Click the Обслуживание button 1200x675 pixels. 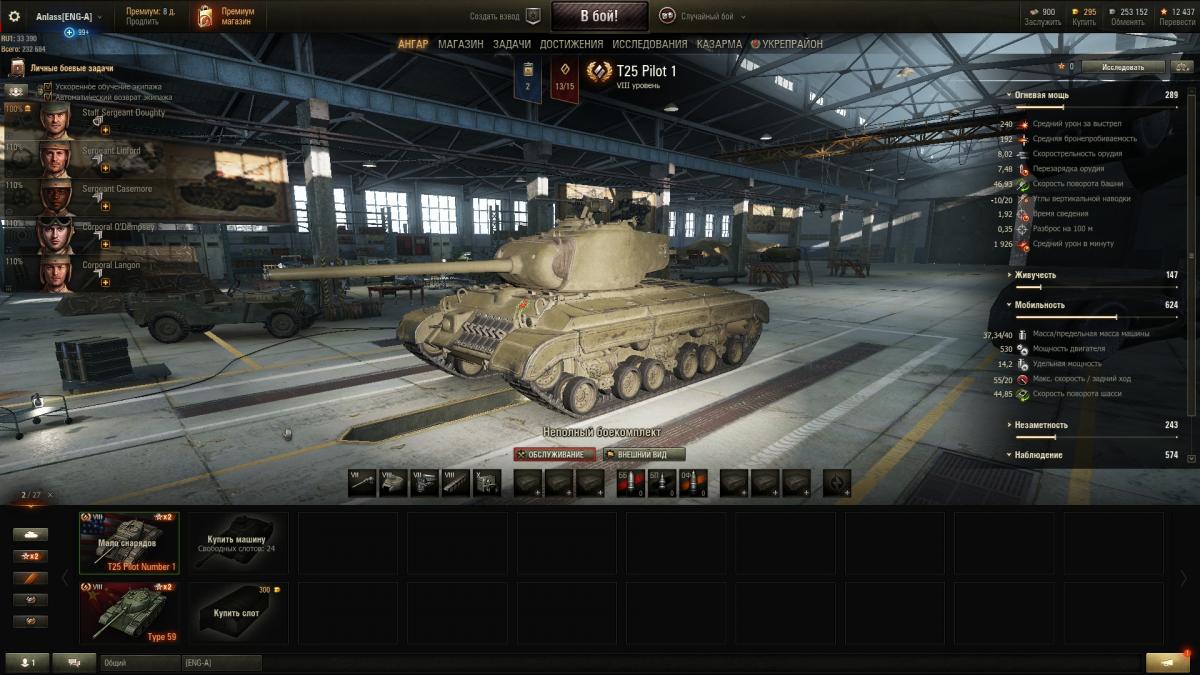[x=555, y=454]
